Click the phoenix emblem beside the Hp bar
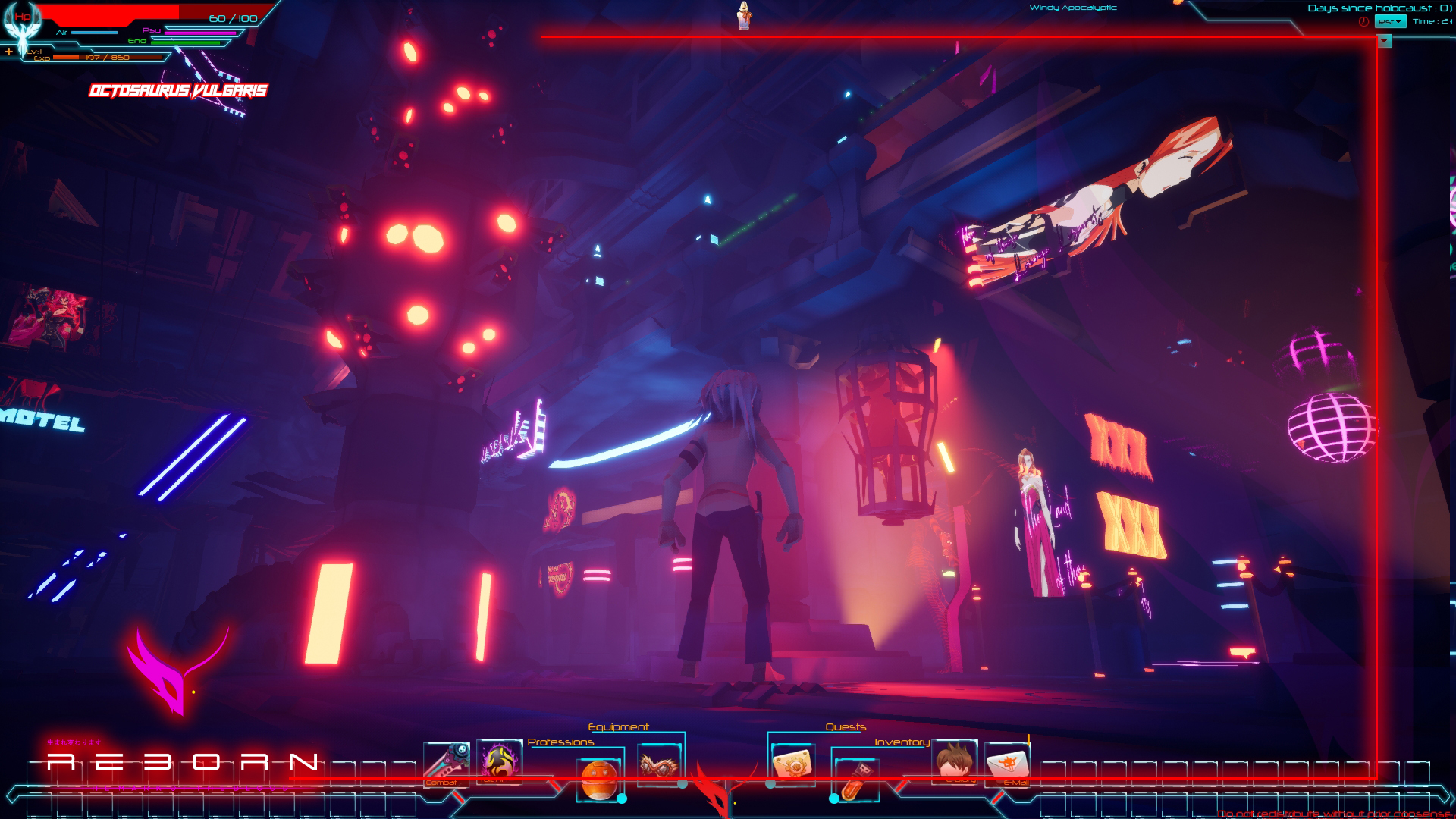This screenshot has width=1456, height=819. coord(21,24)
